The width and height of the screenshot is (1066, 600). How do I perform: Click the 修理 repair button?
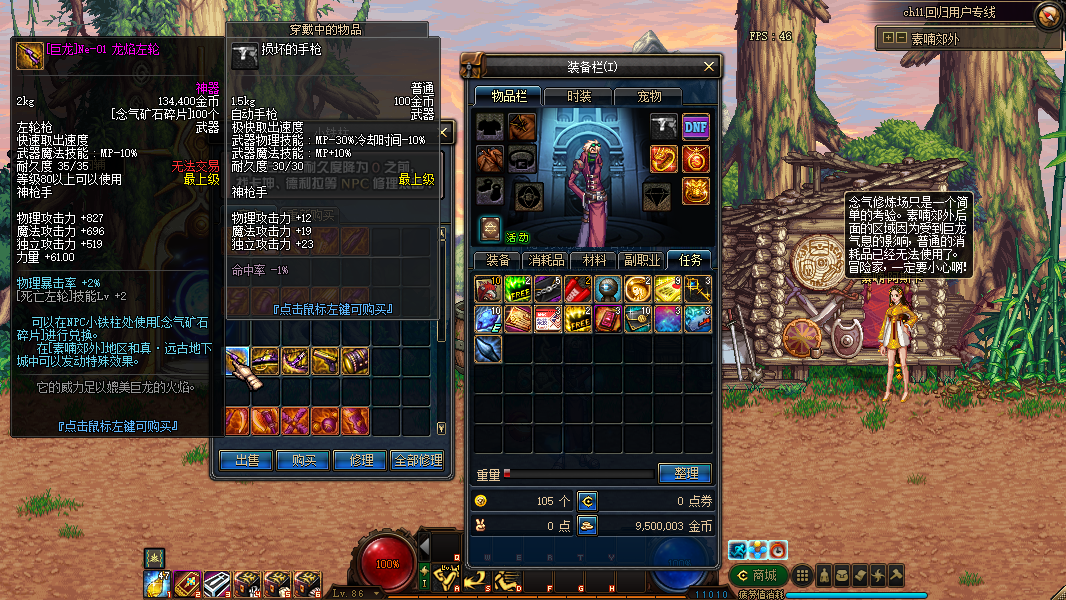[x=361, y=460]
